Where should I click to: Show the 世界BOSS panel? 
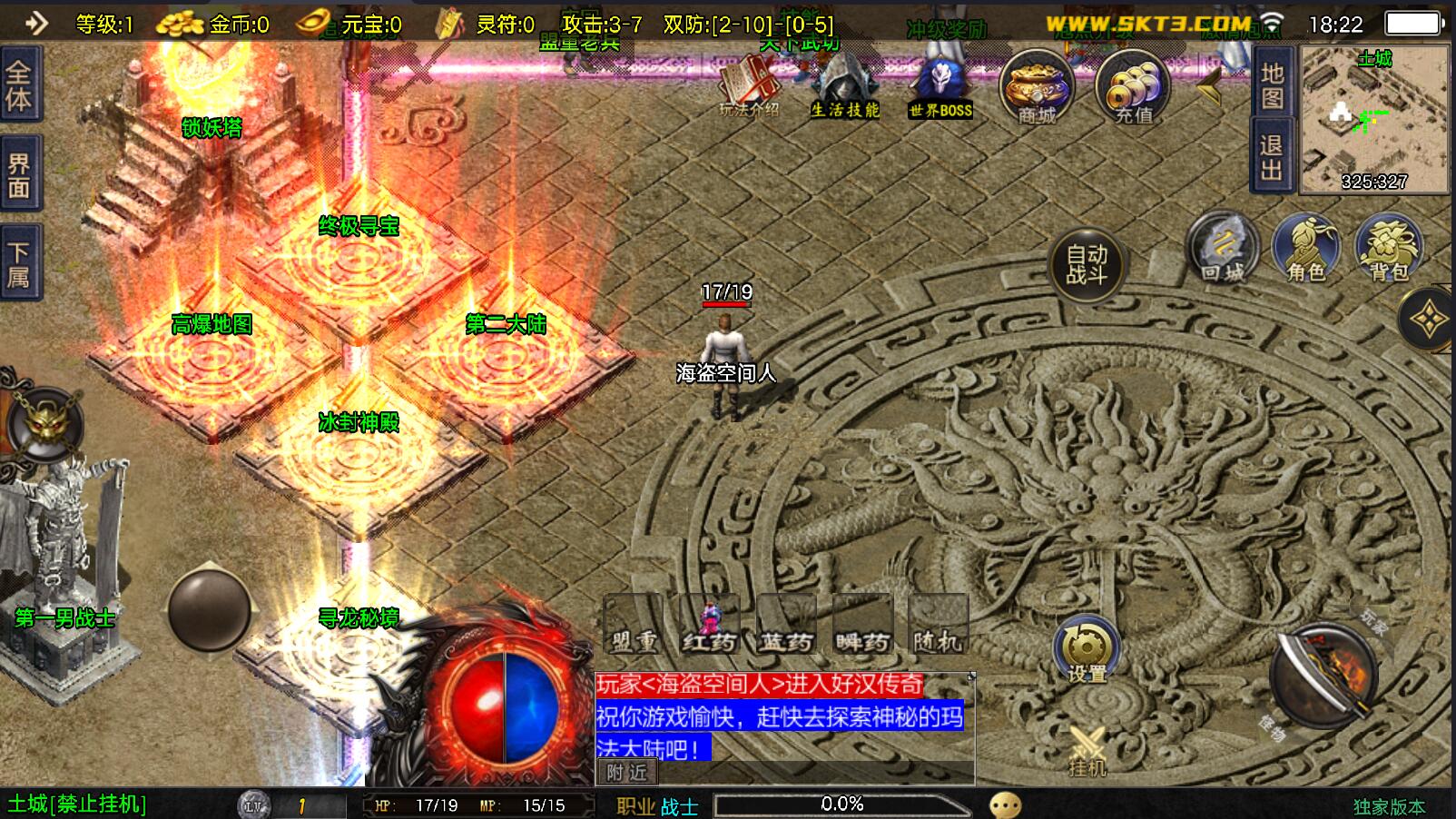[940, 87]
